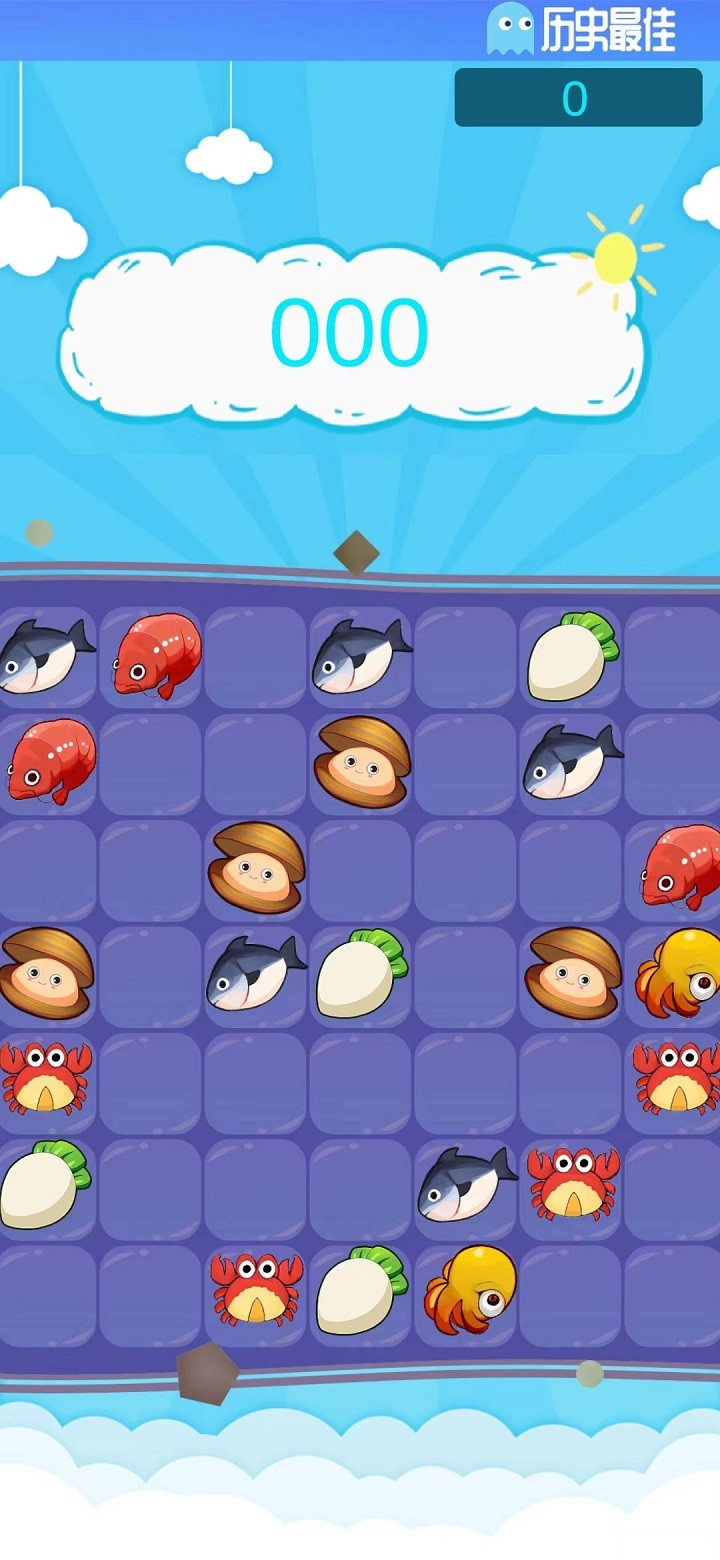The width and height of the screenshot is (720, 1560).
Task: Tap the octopus tile next to the clam
Action: 678,974
